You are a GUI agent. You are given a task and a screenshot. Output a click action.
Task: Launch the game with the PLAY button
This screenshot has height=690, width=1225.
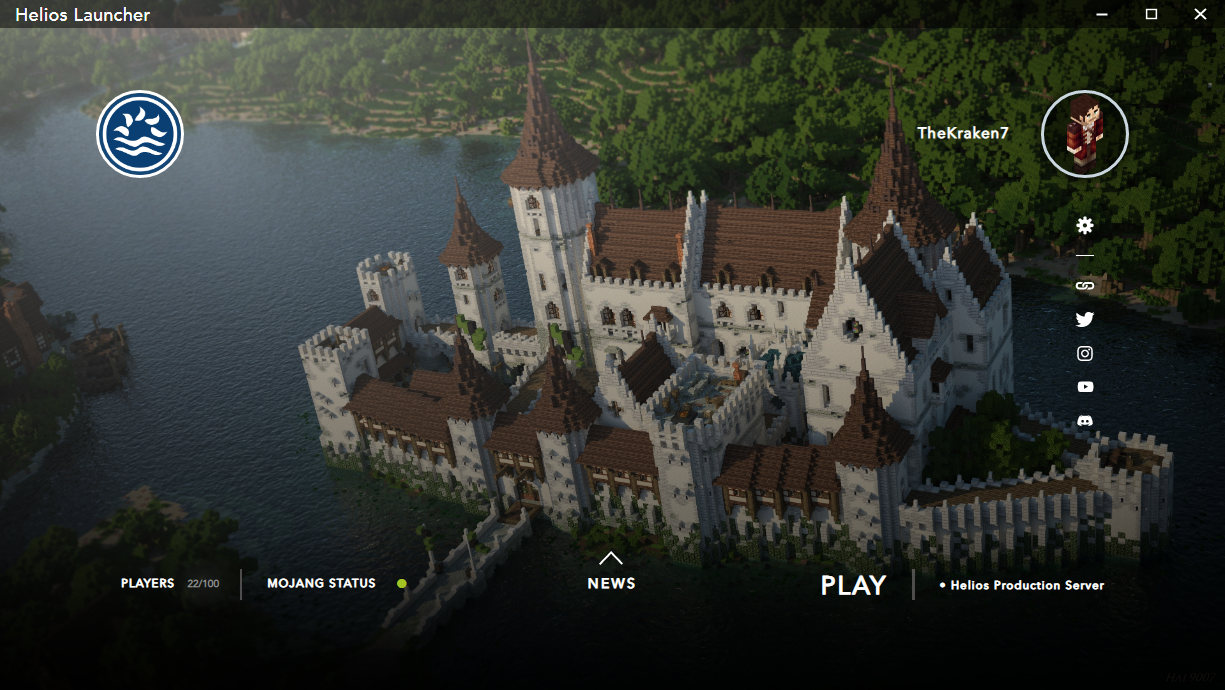coord(853,586)
